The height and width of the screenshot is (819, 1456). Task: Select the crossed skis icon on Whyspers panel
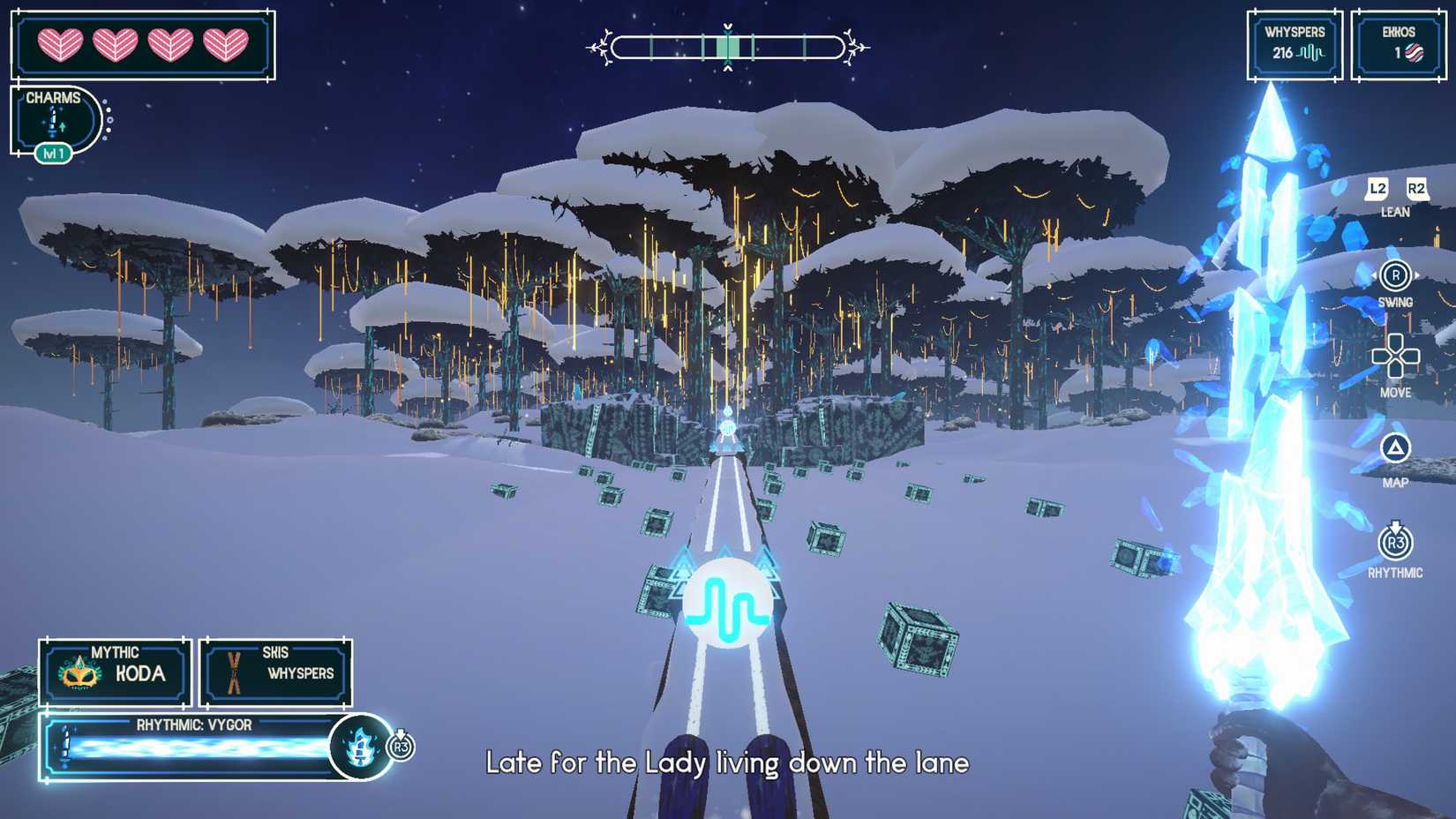(233, 672)
